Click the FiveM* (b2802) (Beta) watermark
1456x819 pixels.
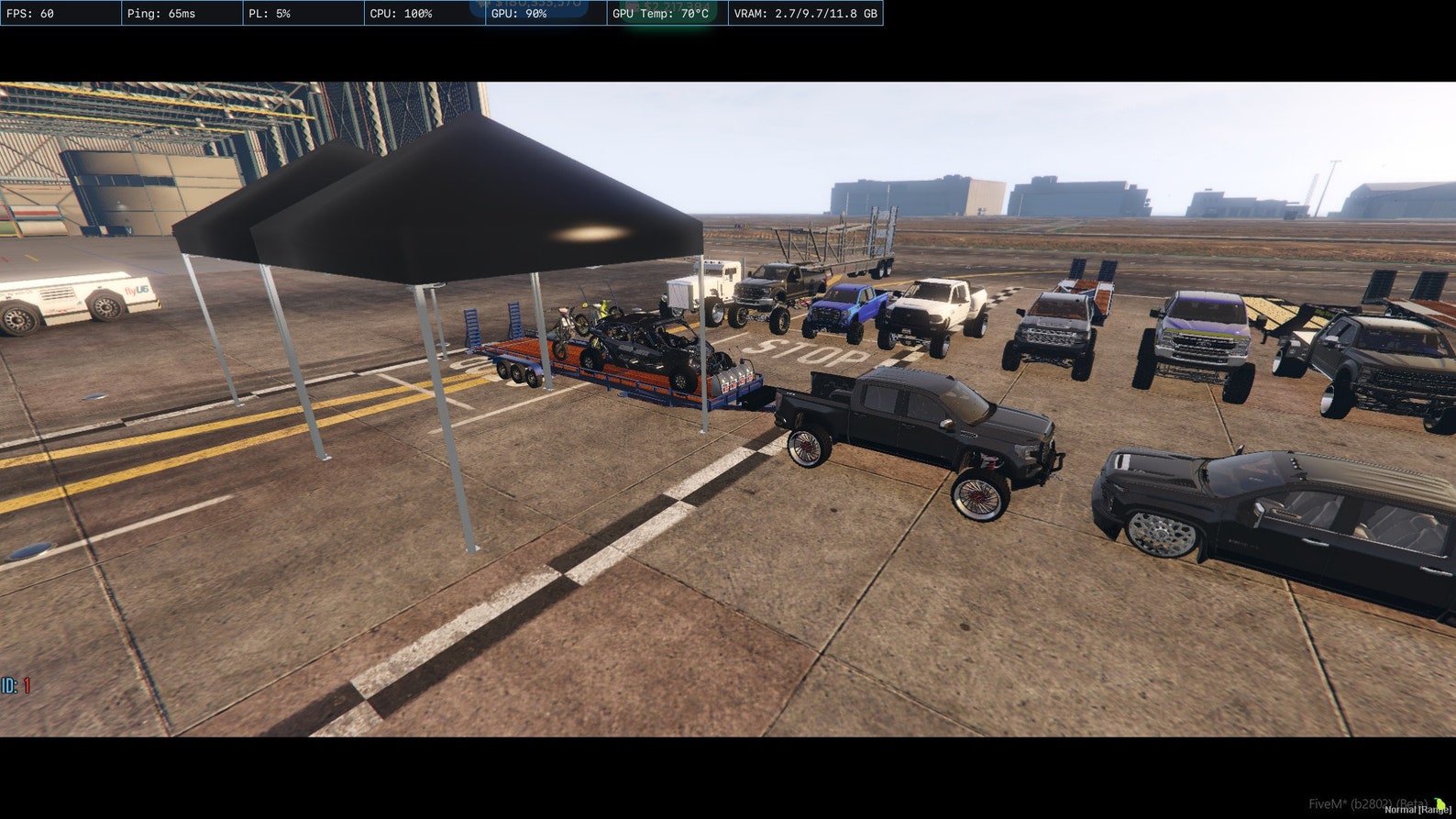[1369, 802]
